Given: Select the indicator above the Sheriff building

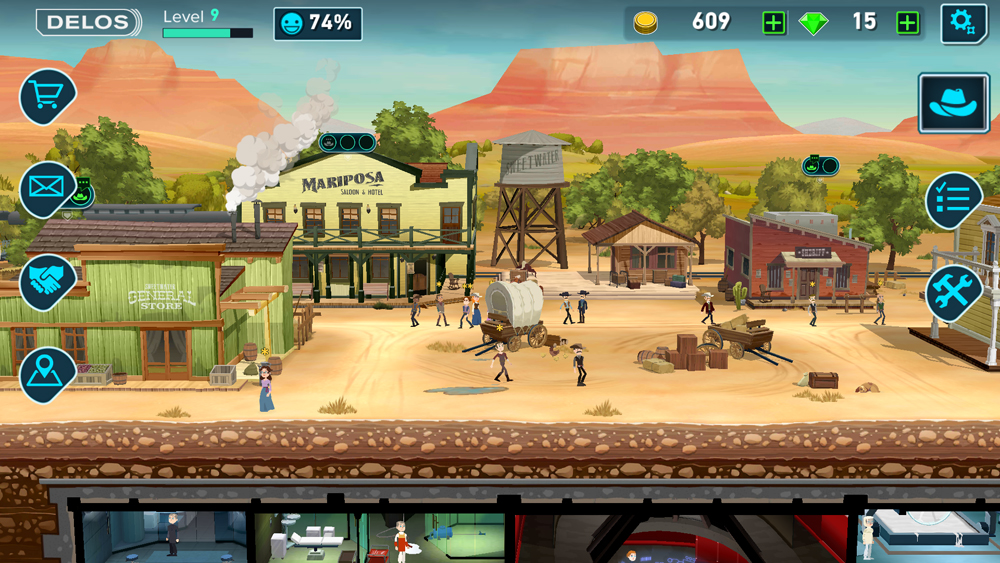Looking at the screenshot, I should [820, 165].
